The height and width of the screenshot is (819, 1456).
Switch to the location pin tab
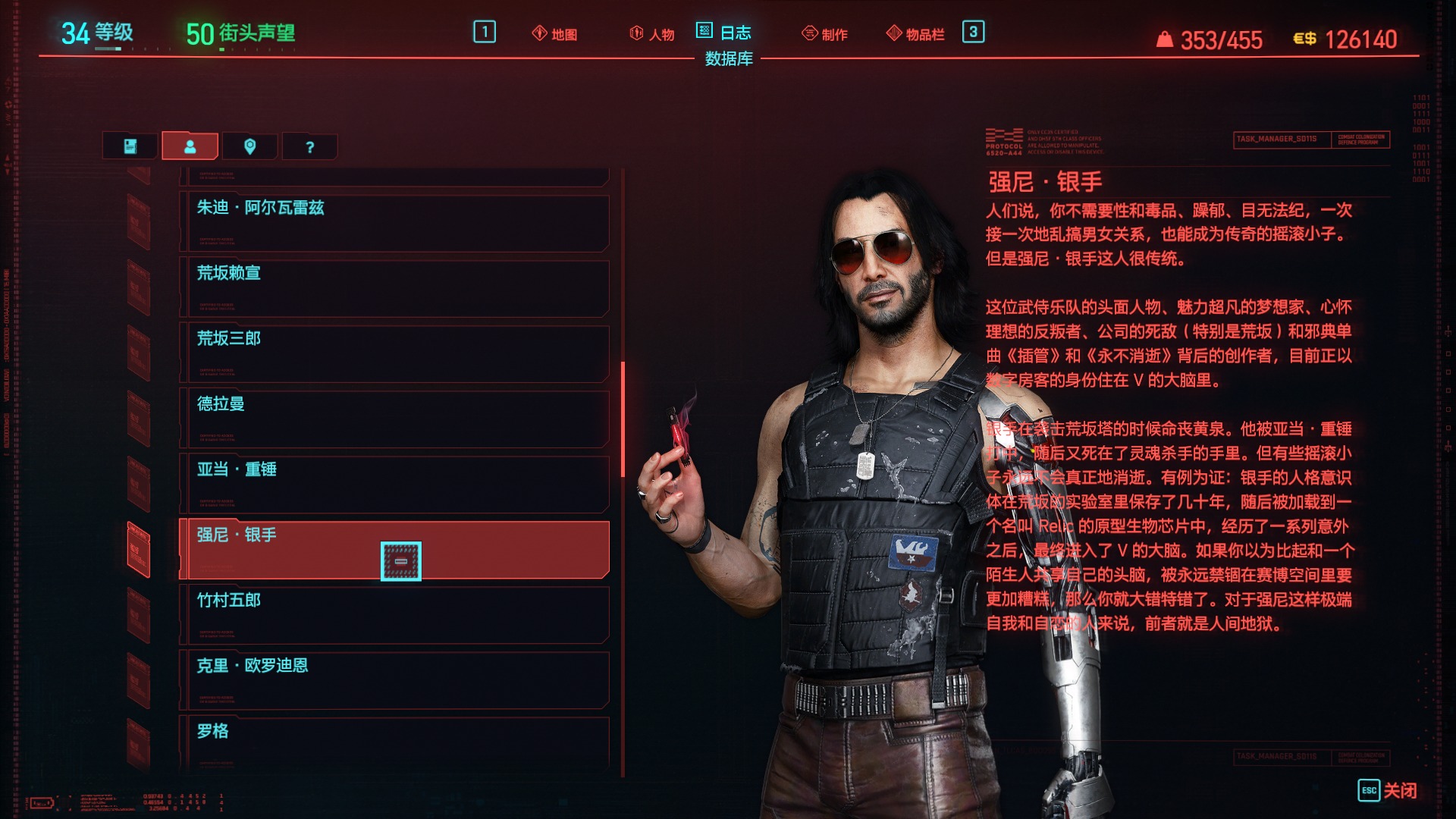[x=249, y=146]
